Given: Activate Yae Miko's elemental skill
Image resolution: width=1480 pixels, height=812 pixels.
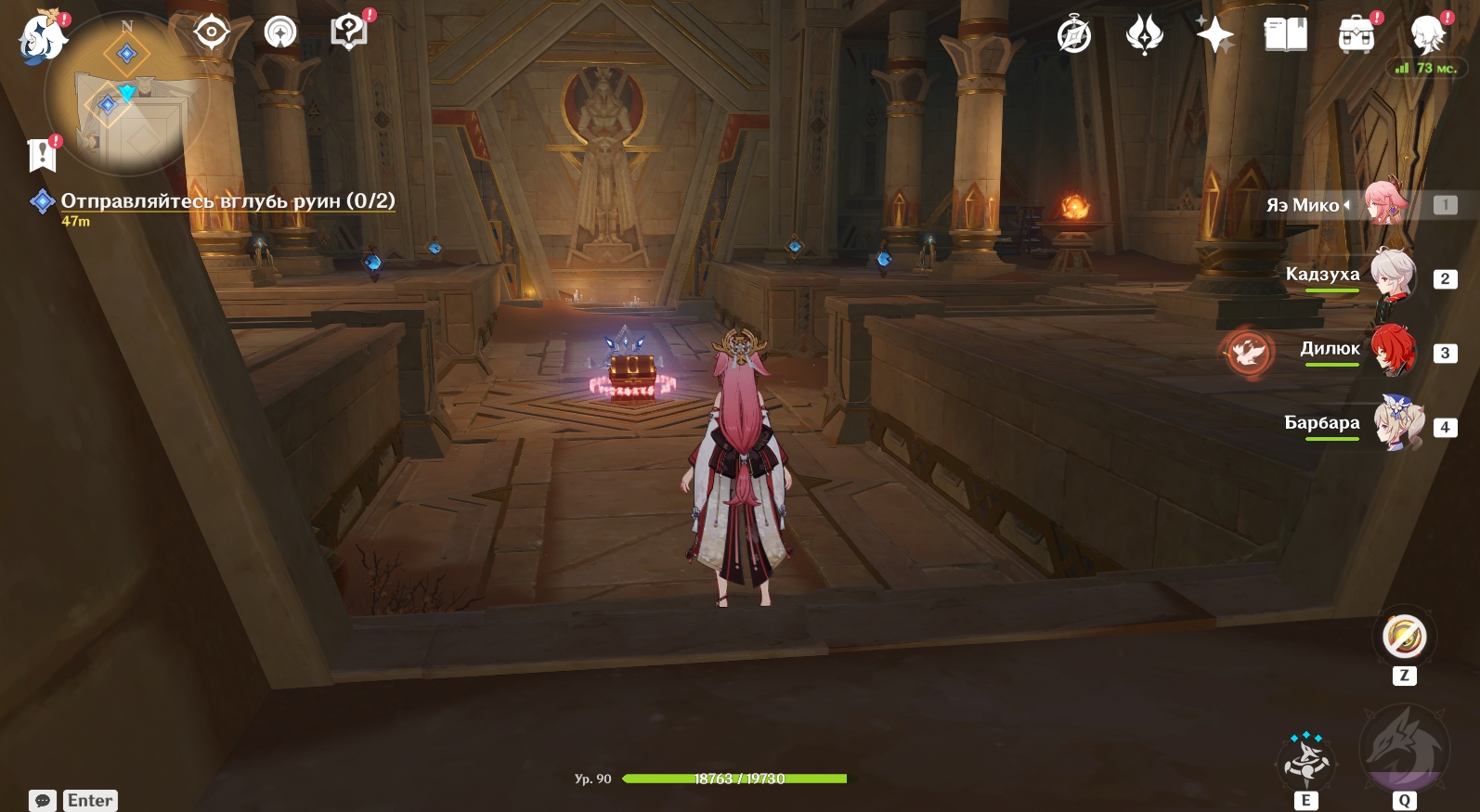Looking at the screenshot, I should point(1306,761).
